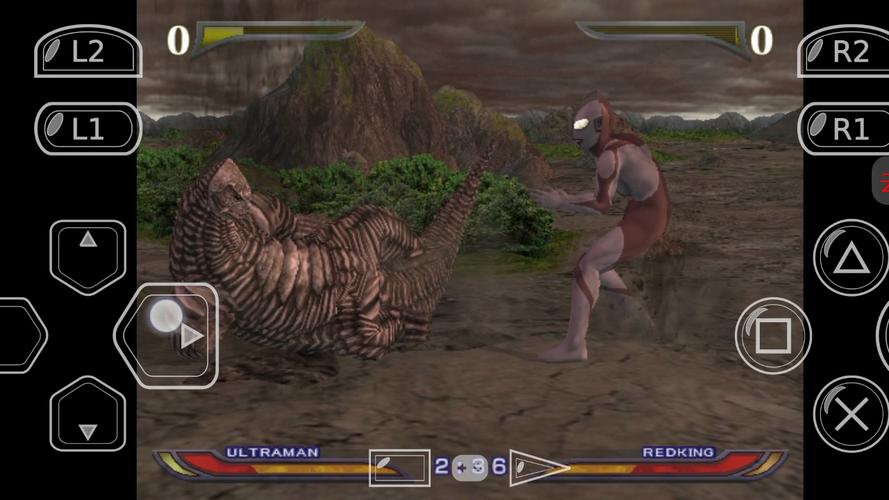Tap the R2 shoulder button
The width and height of the screenshot is (889, 500).
pyautogui.click(x=846, y=50)
